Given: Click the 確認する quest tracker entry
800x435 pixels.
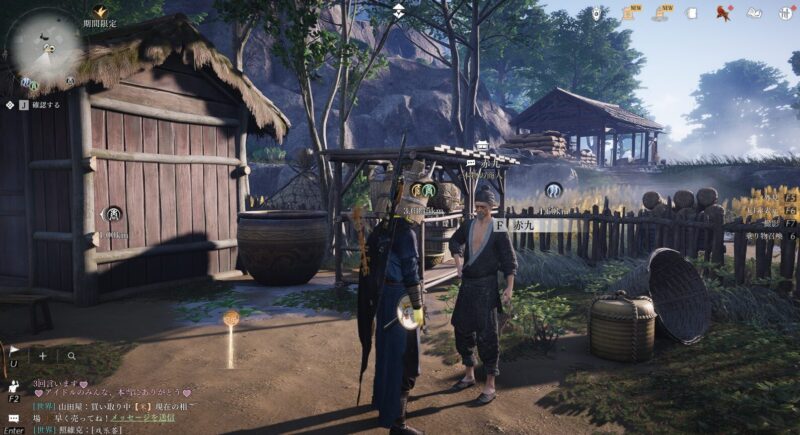Looking at the screenshot, I should [46, 103].
